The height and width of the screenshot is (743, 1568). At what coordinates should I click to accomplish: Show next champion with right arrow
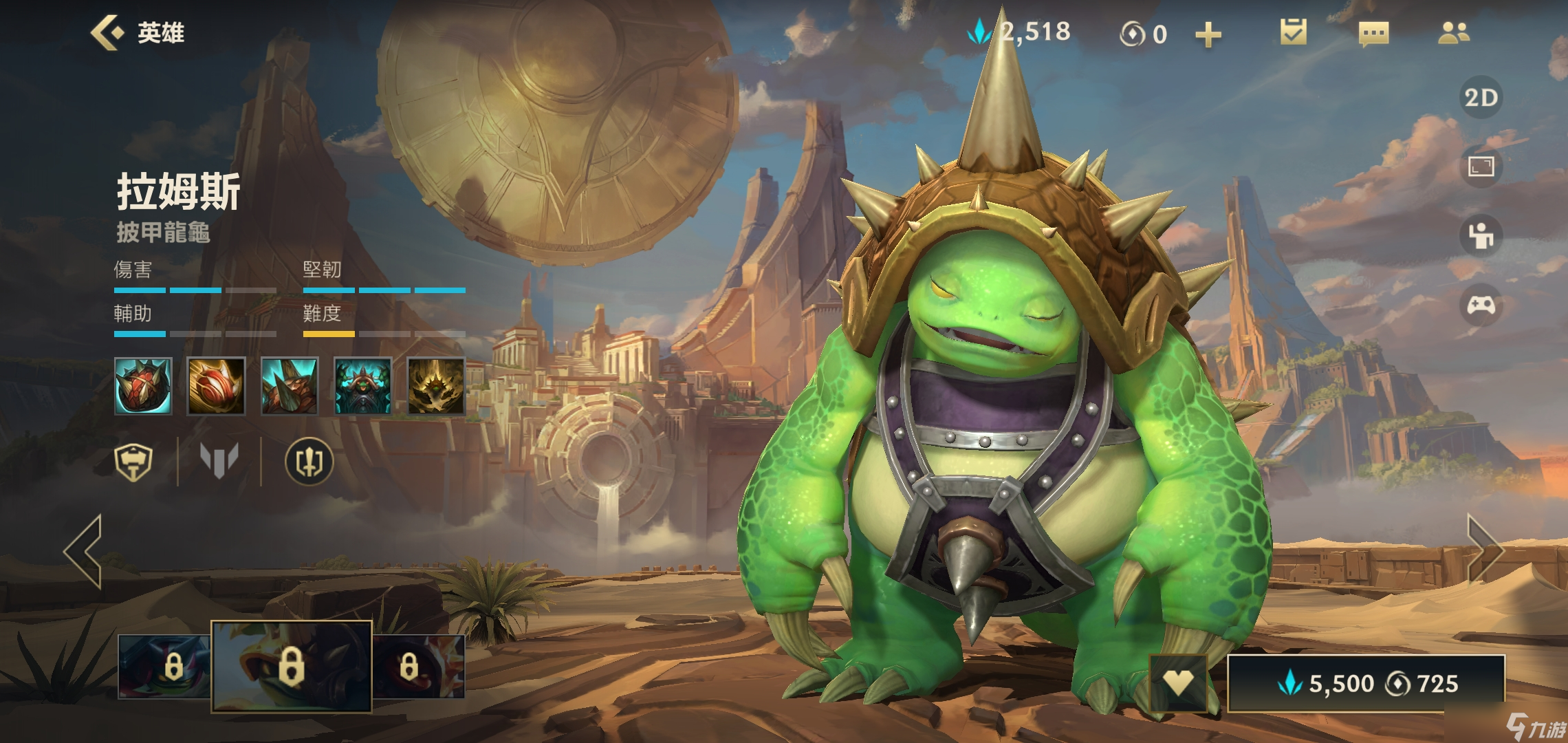click(x=1484, y=549)
